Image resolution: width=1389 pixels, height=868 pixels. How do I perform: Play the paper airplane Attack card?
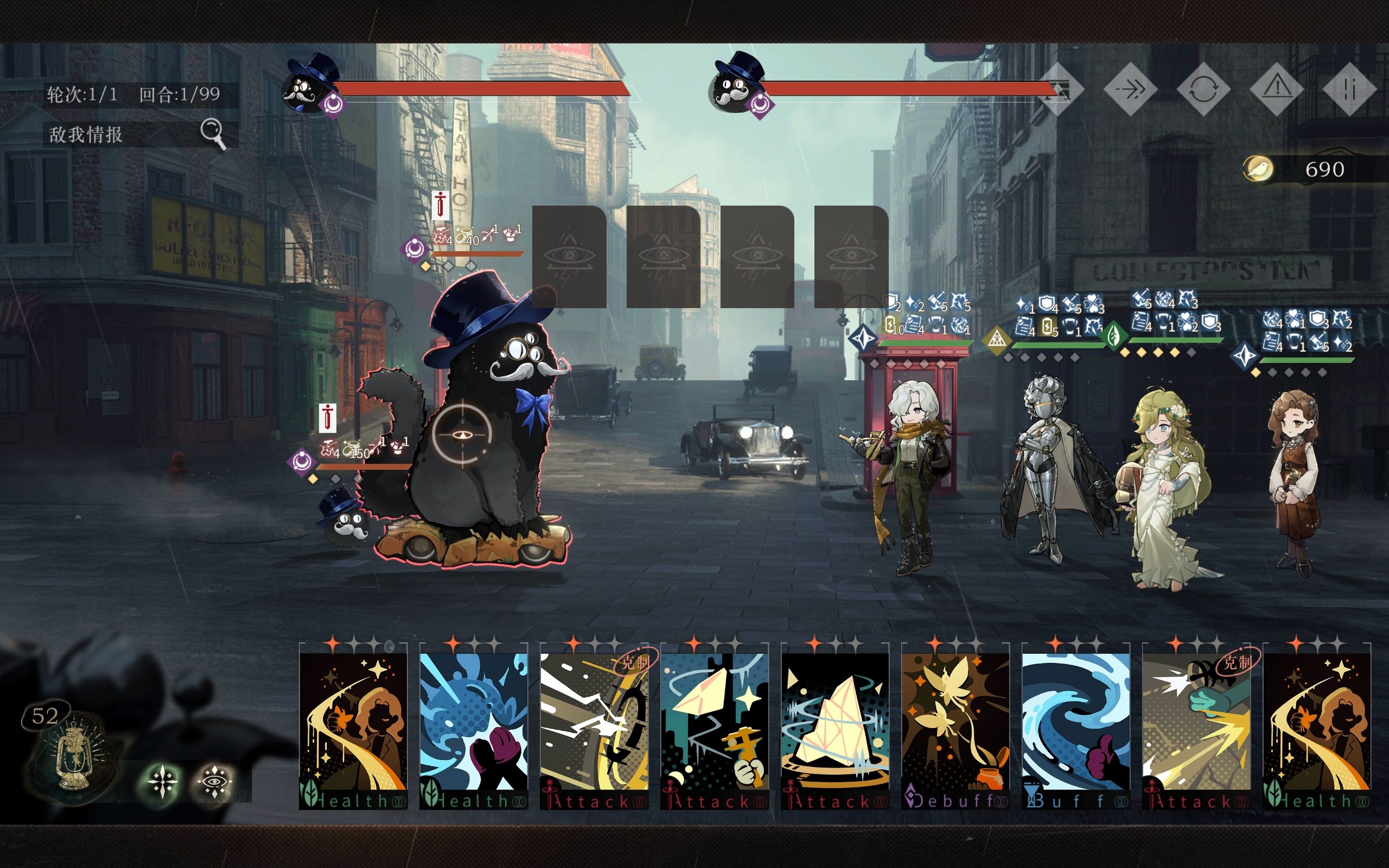pos(715,726)
